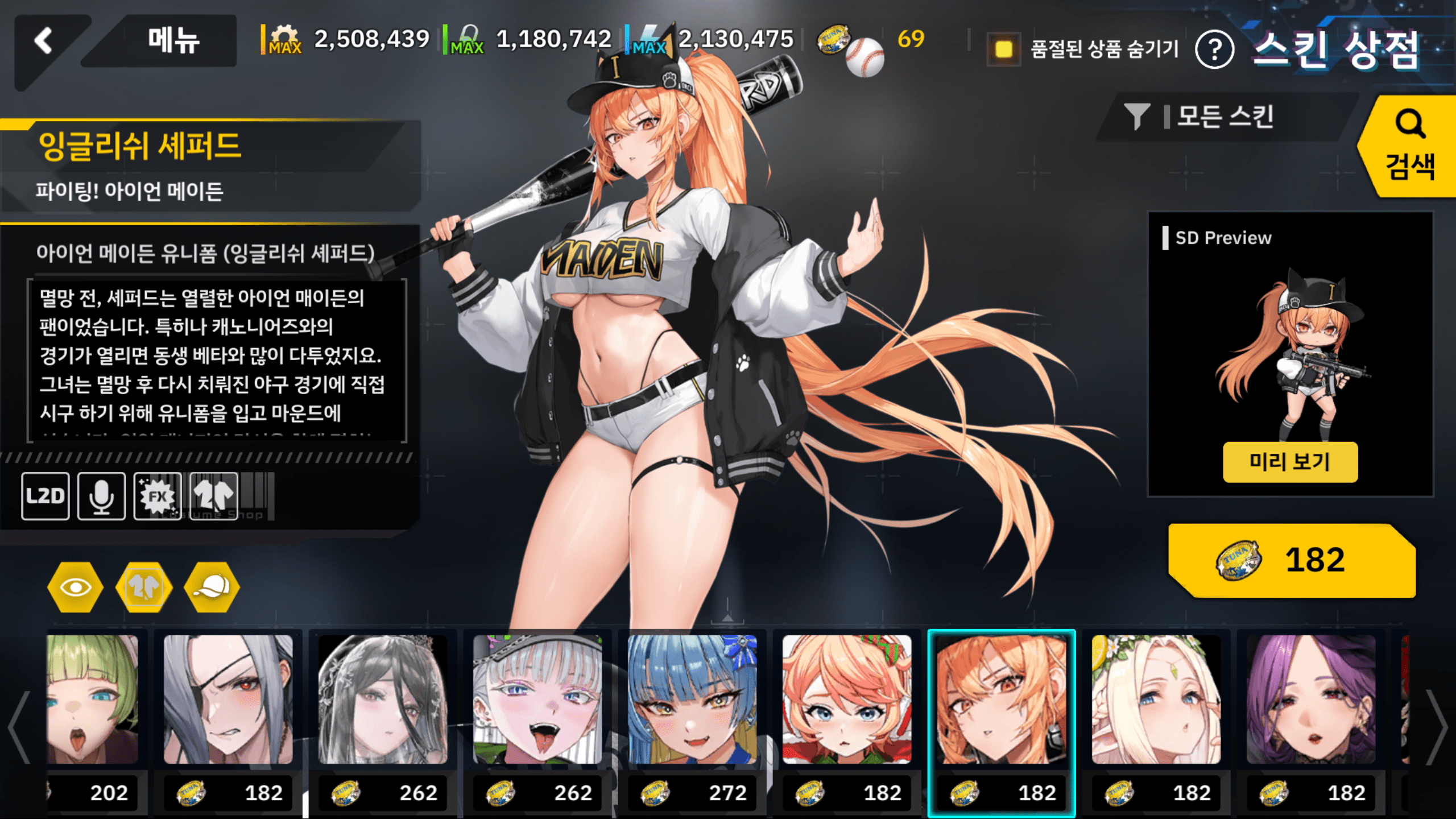Toggle 품절된 상품 숨기기 checkbox

1004,49
